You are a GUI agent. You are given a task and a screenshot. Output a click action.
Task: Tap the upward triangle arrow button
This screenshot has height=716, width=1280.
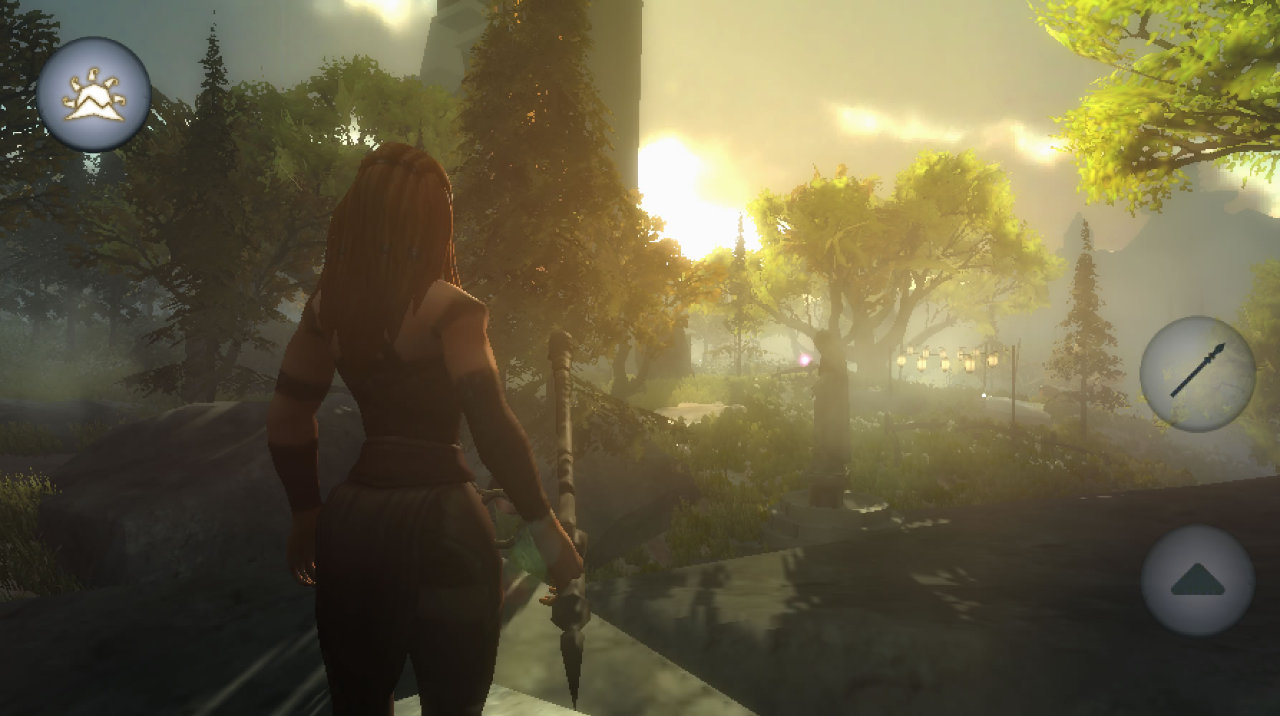(1197, 580)
